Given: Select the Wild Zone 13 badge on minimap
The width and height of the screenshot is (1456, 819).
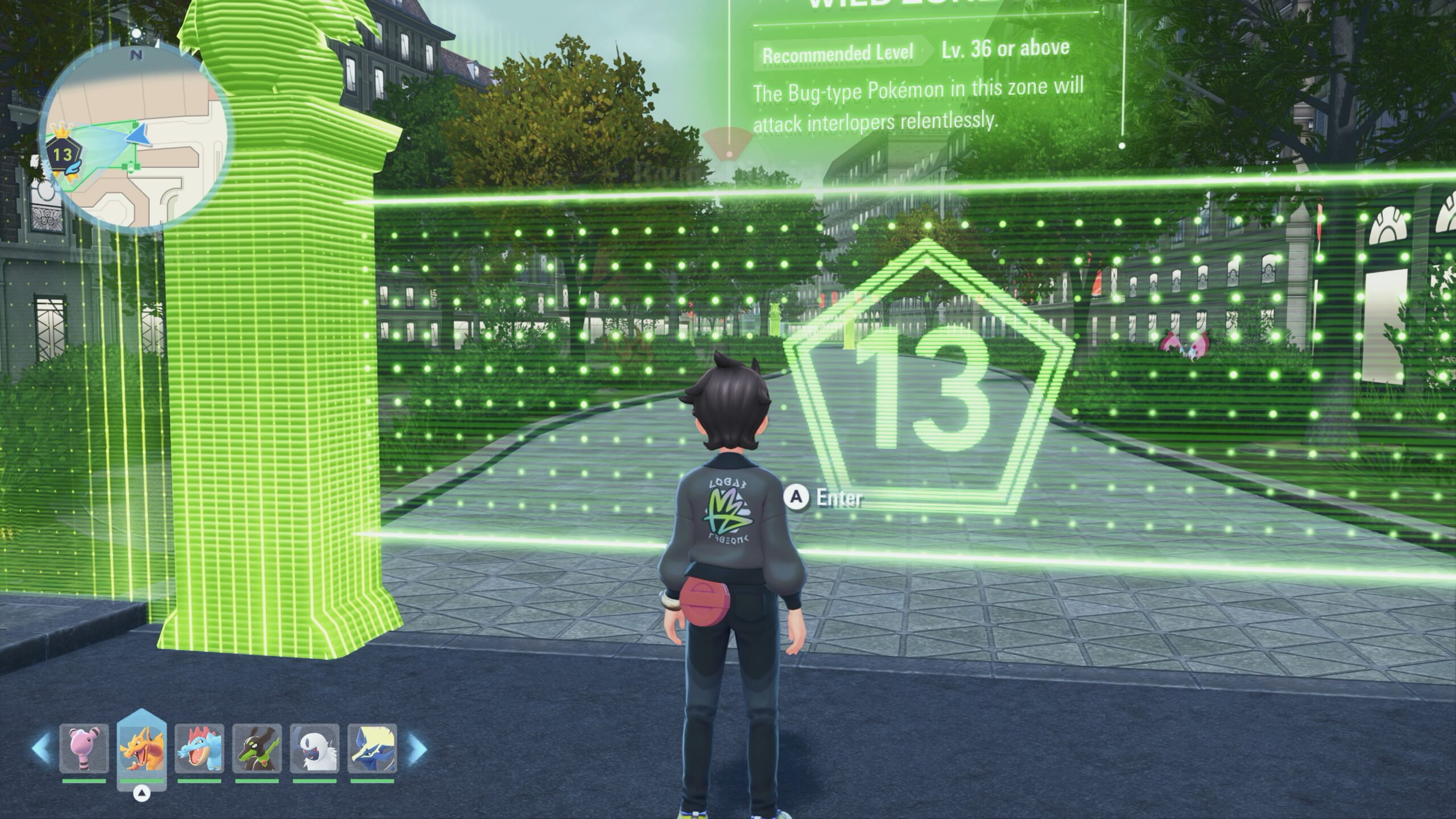Looking at the screenshot, I should [62, 155].
